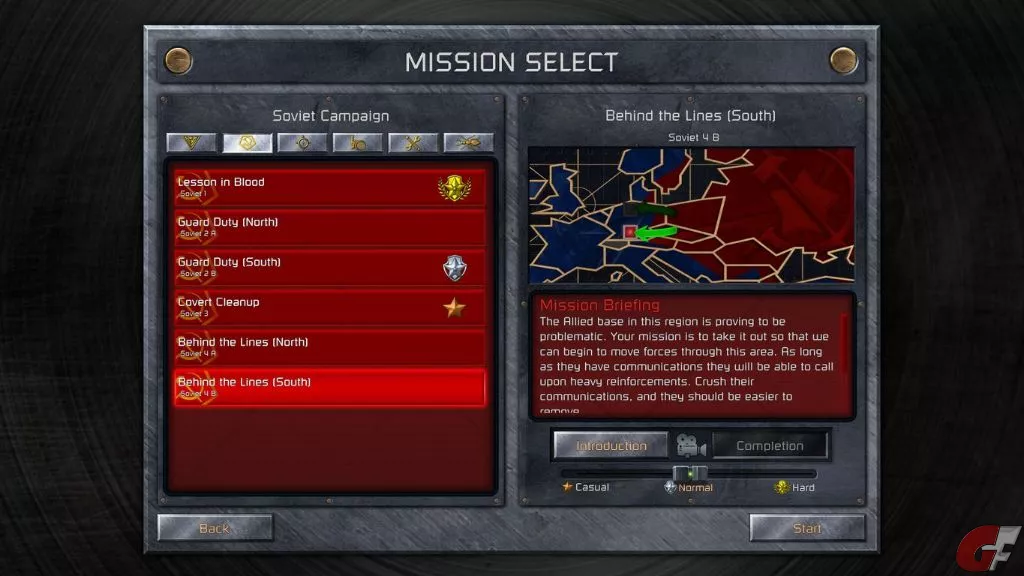1024x576 pixels.
Task: Open the crosshair-icon campaign tab
Action: click(303, 143)
